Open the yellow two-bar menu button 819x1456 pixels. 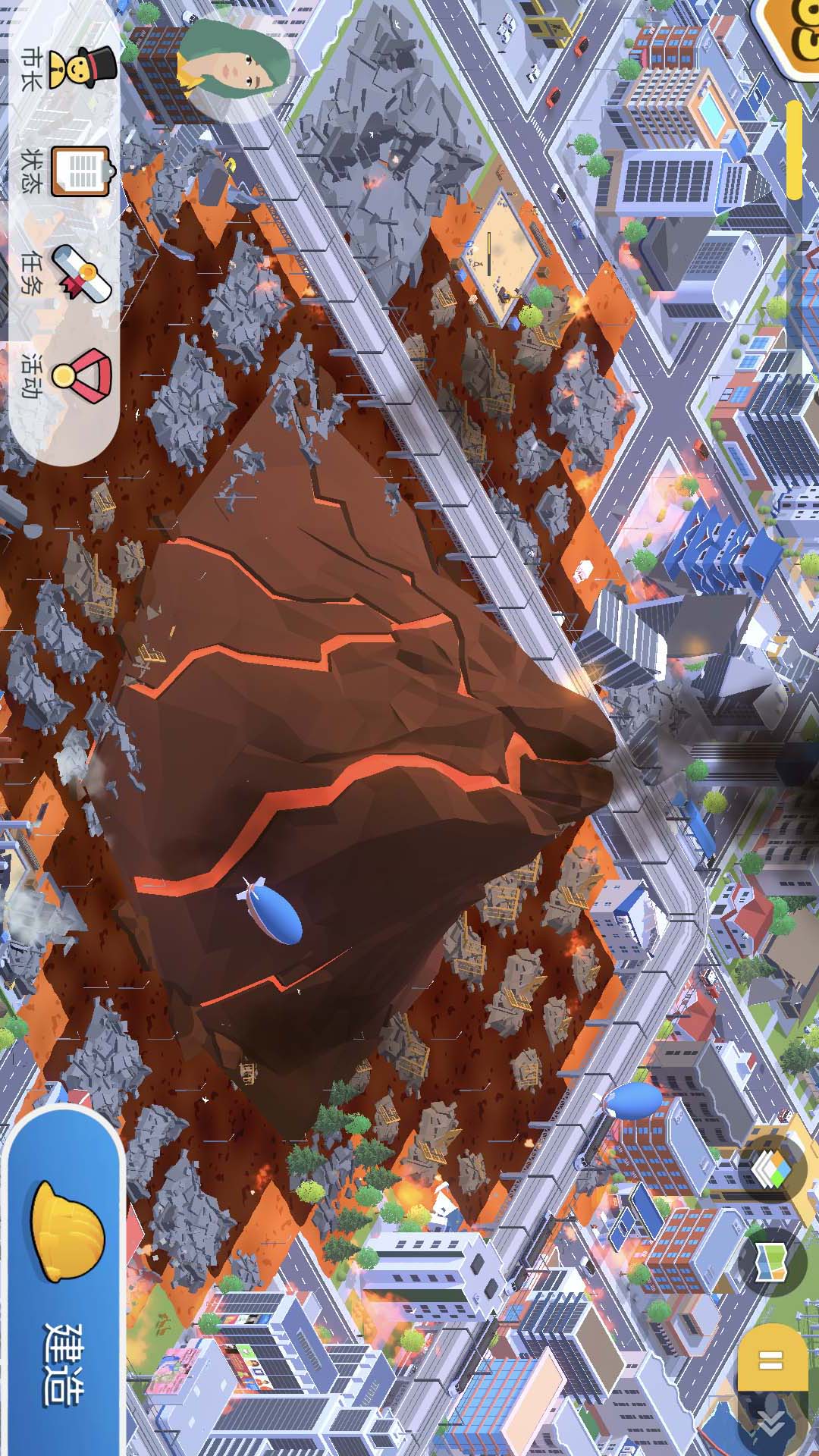click(x=772, y=1359)
